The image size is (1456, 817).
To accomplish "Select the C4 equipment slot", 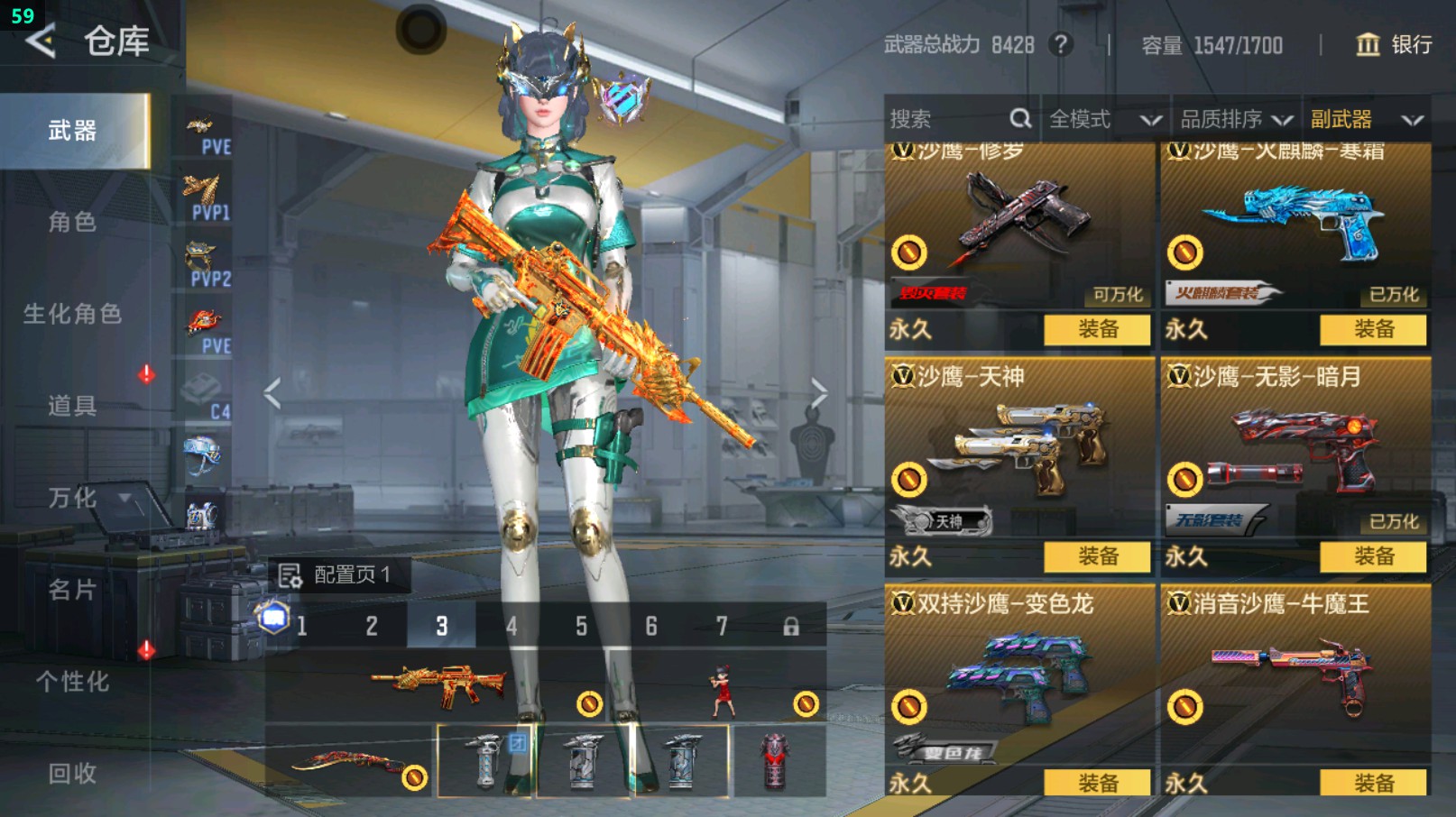I will pyautogui.click(x=207, y=397).
